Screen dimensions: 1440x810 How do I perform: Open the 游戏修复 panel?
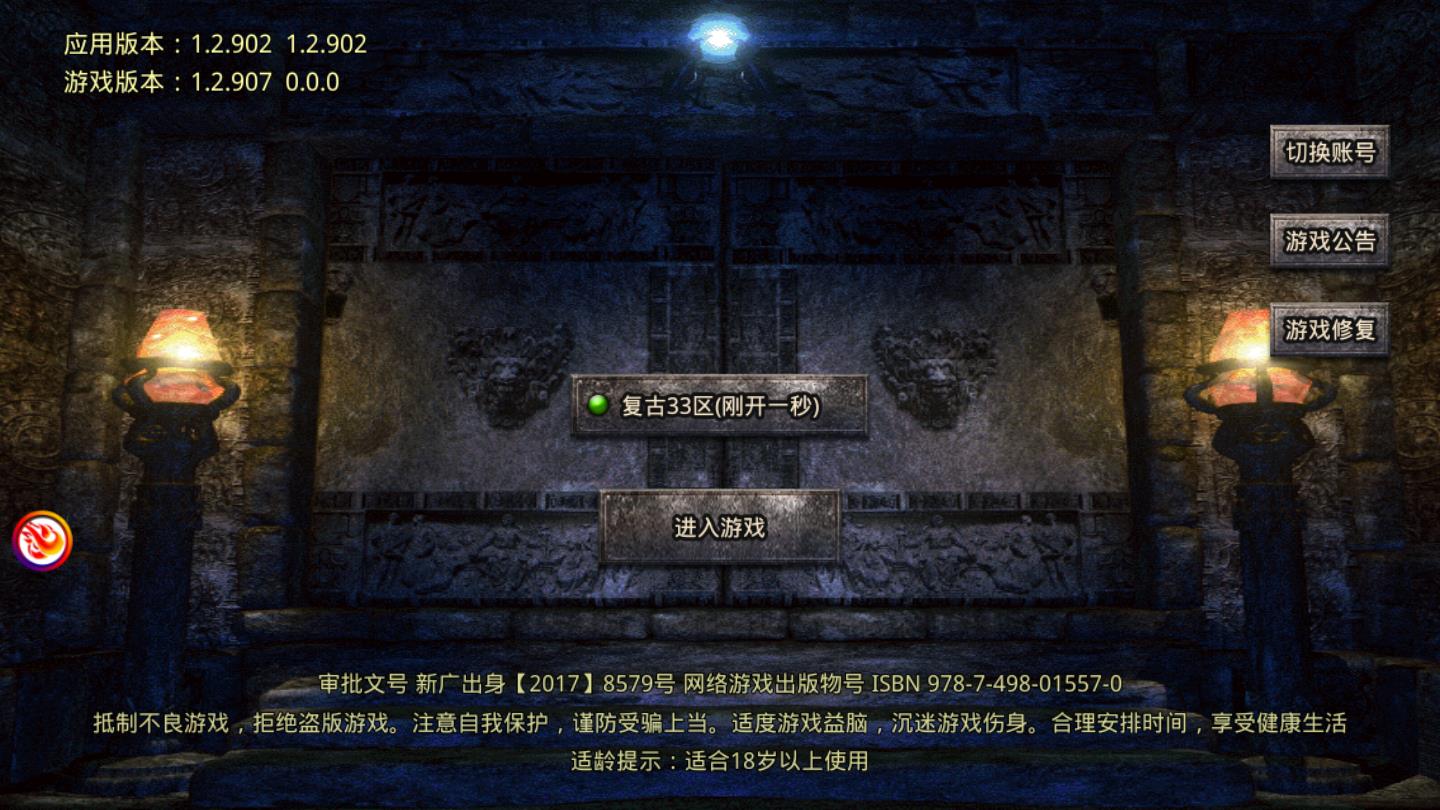[1330, 328]
